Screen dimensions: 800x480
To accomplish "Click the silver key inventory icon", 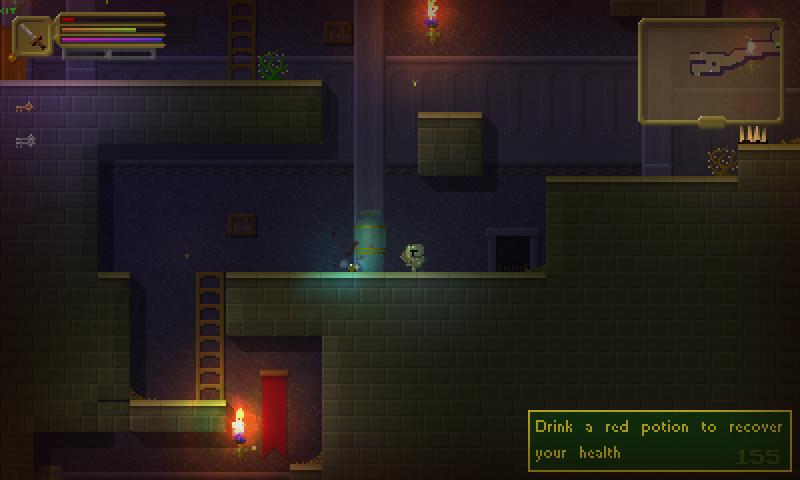I will pyautogui.click(x=25, y=141).
